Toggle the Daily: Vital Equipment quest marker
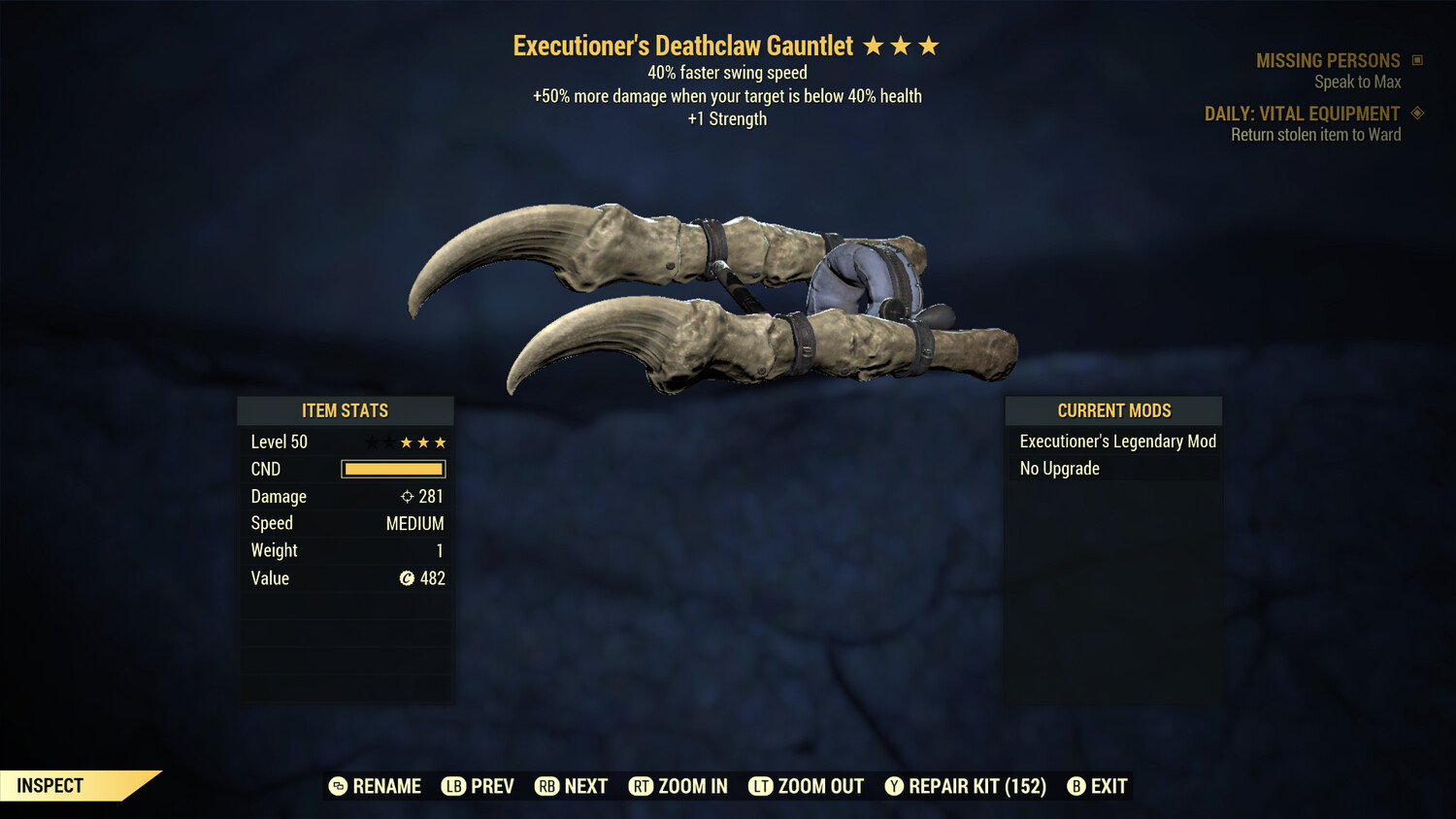 tap(1416, 113)
